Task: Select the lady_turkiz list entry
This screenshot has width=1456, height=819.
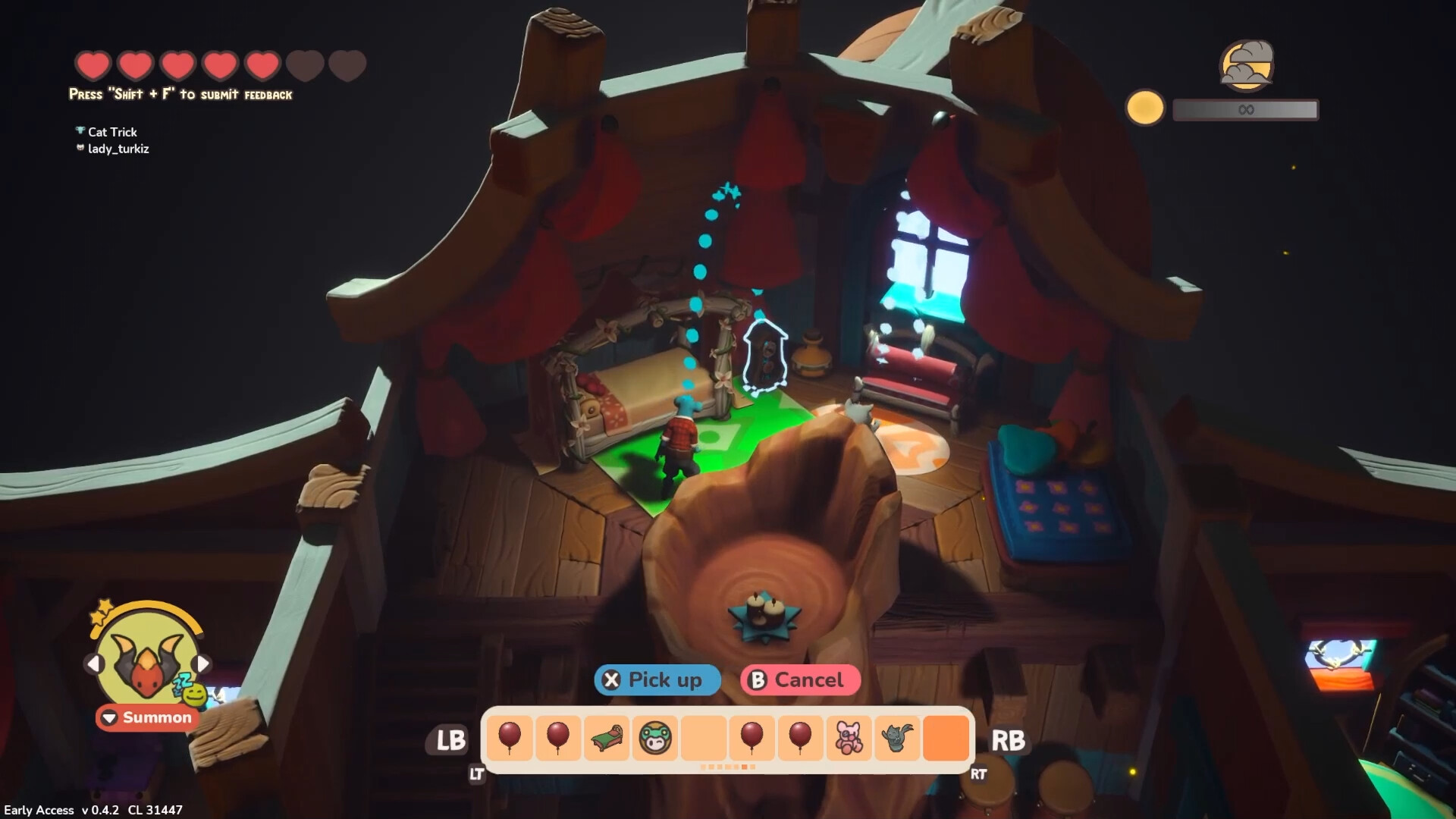Action: click(x=116, y=149)
